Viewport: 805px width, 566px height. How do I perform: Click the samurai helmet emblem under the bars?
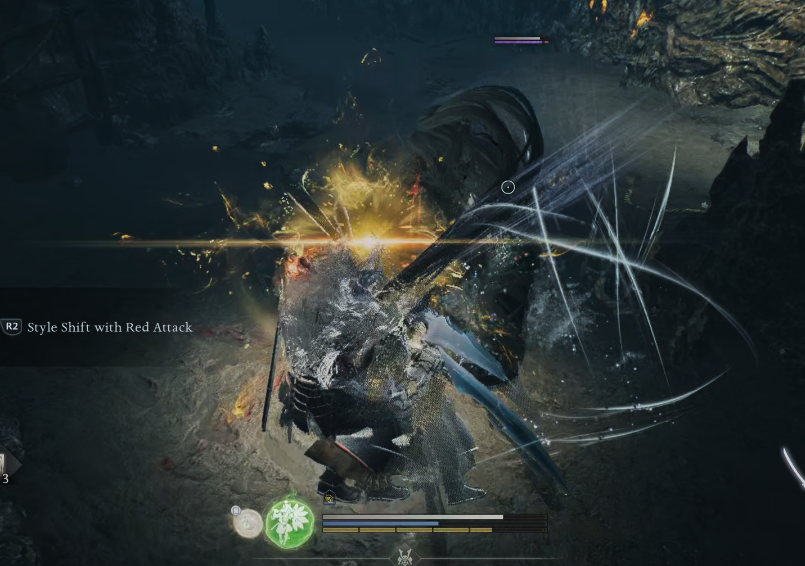(405, 556)
